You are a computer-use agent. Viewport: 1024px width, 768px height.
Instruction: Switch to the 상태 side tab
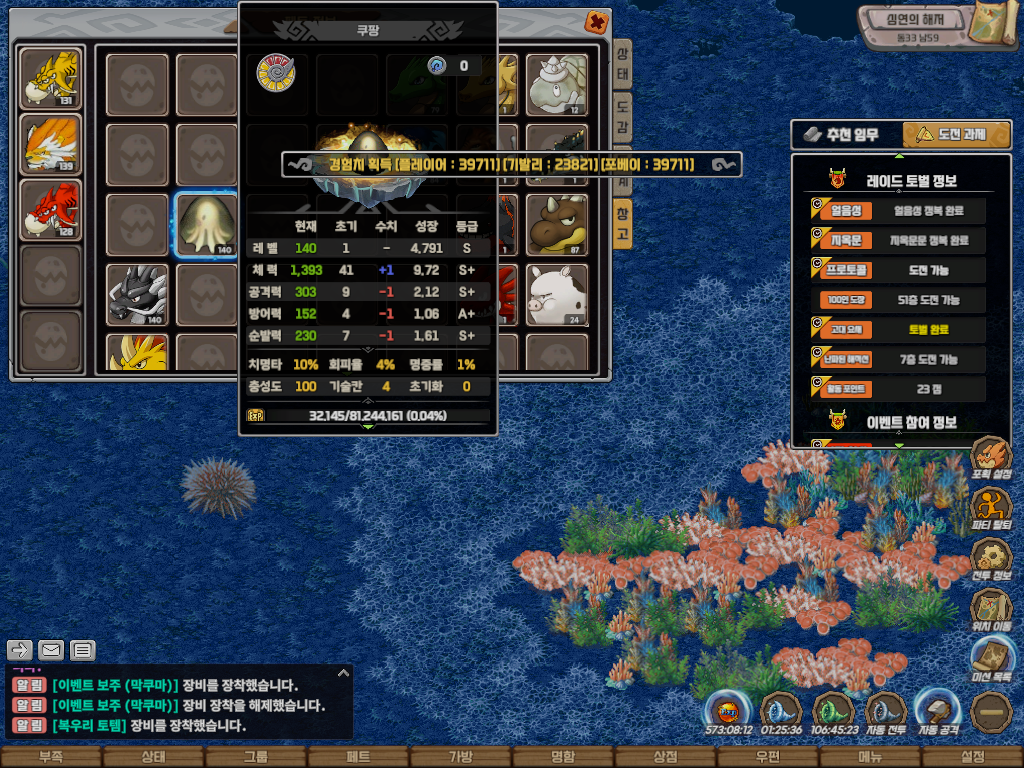point(622,66)
